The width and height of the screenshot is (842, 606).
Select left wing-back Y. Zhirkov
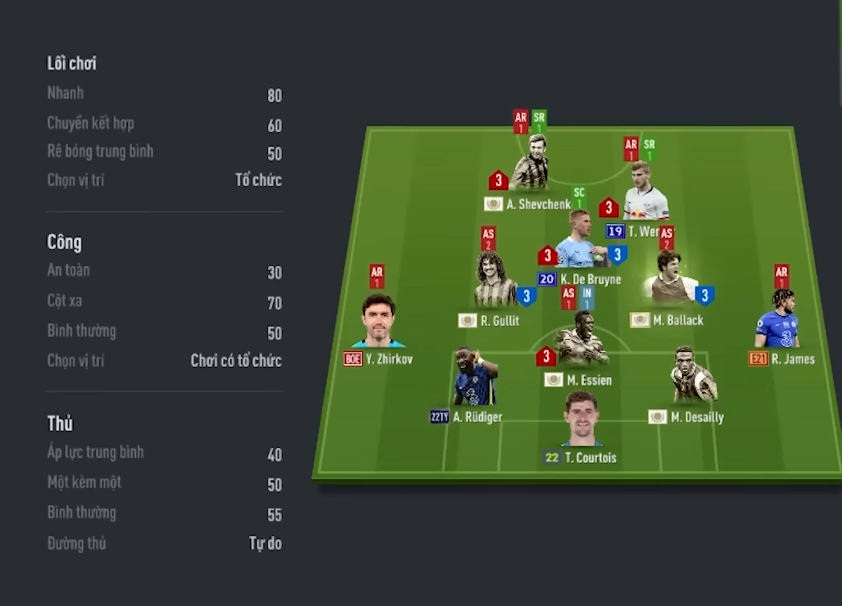click(x=378, y=322)
